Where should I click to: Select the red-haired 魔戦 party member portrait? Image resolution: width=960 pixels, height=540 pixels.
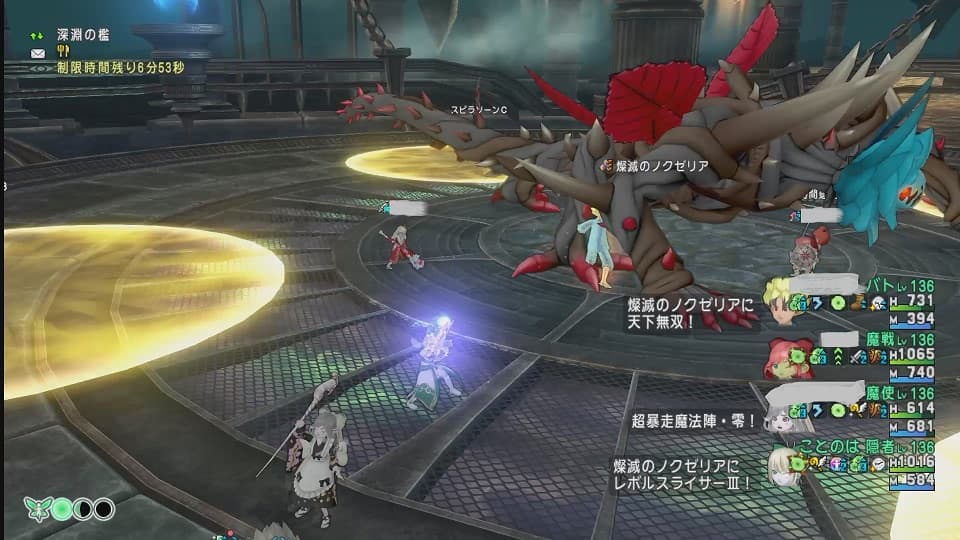coord(783,355)
